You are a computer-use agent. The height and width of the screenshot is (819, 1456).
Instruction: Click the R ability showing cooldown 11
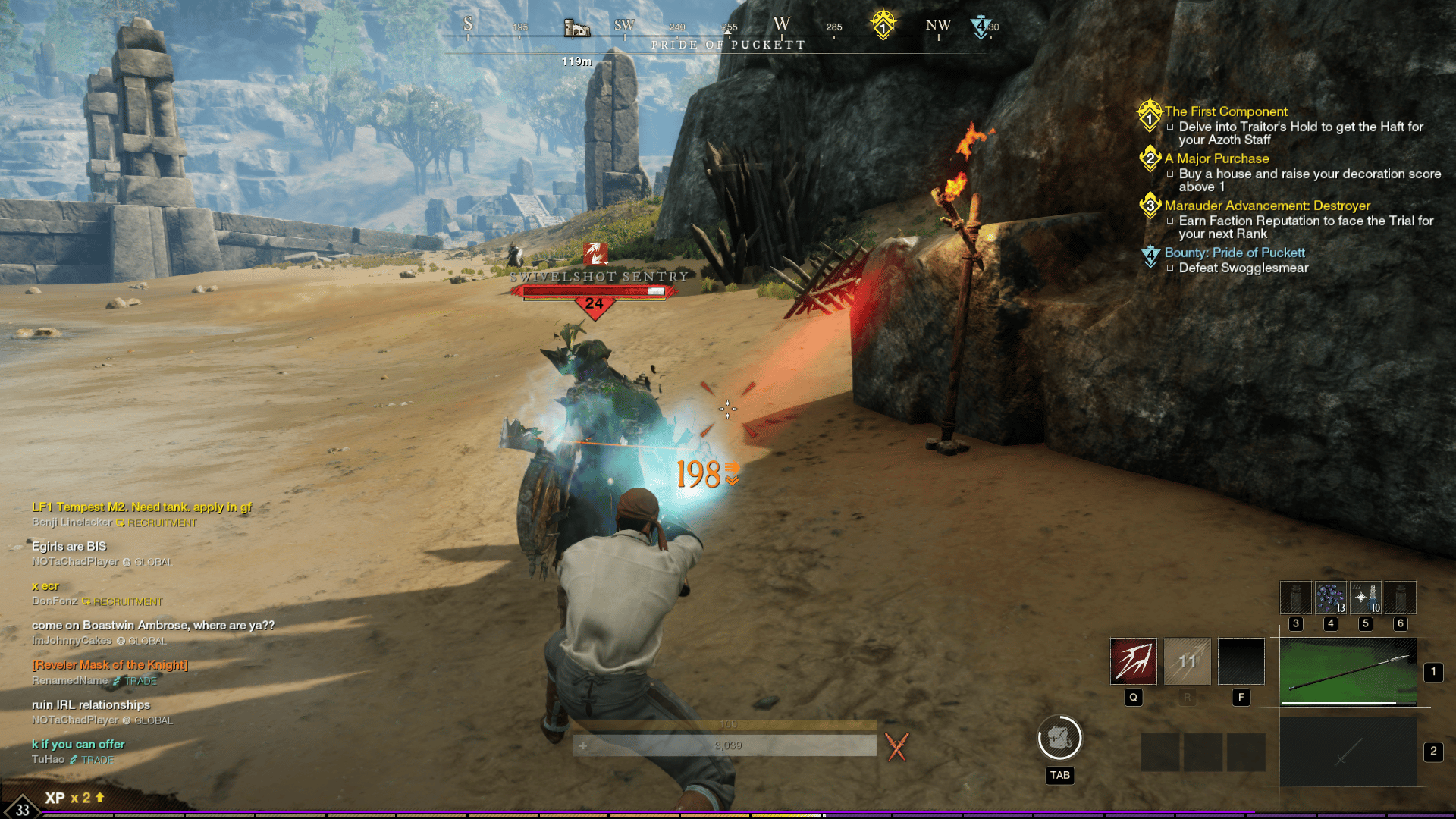[x=1186, y=661]
